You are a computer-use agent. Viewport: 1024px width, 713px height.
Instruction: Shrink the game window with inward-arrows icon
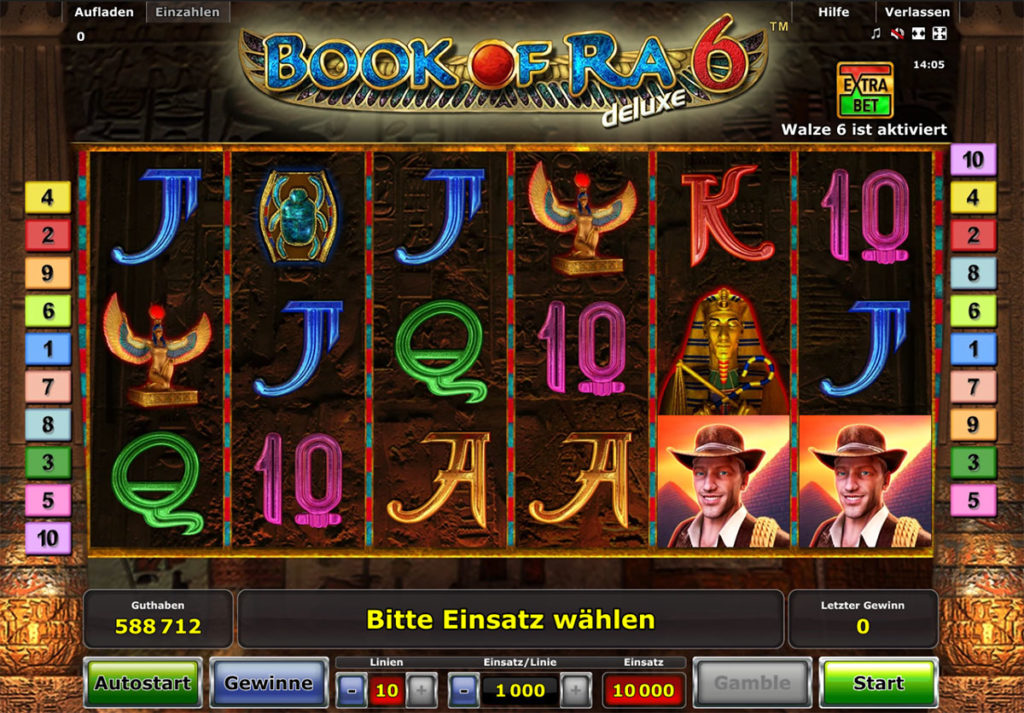(x=918, y=34)
